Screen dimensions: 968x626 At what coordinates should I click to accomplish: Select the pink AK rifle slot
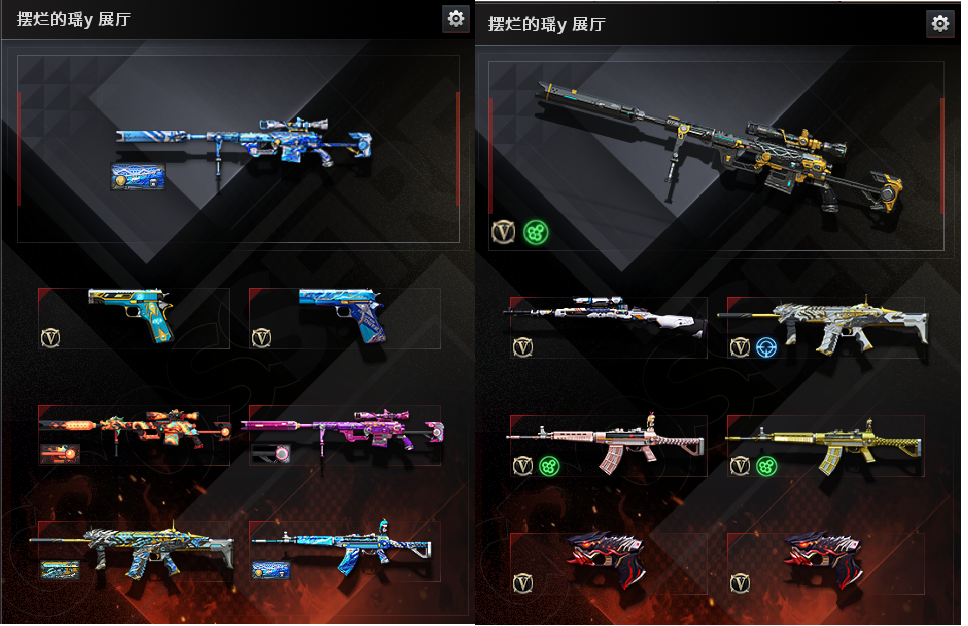[x=608, y=445]
